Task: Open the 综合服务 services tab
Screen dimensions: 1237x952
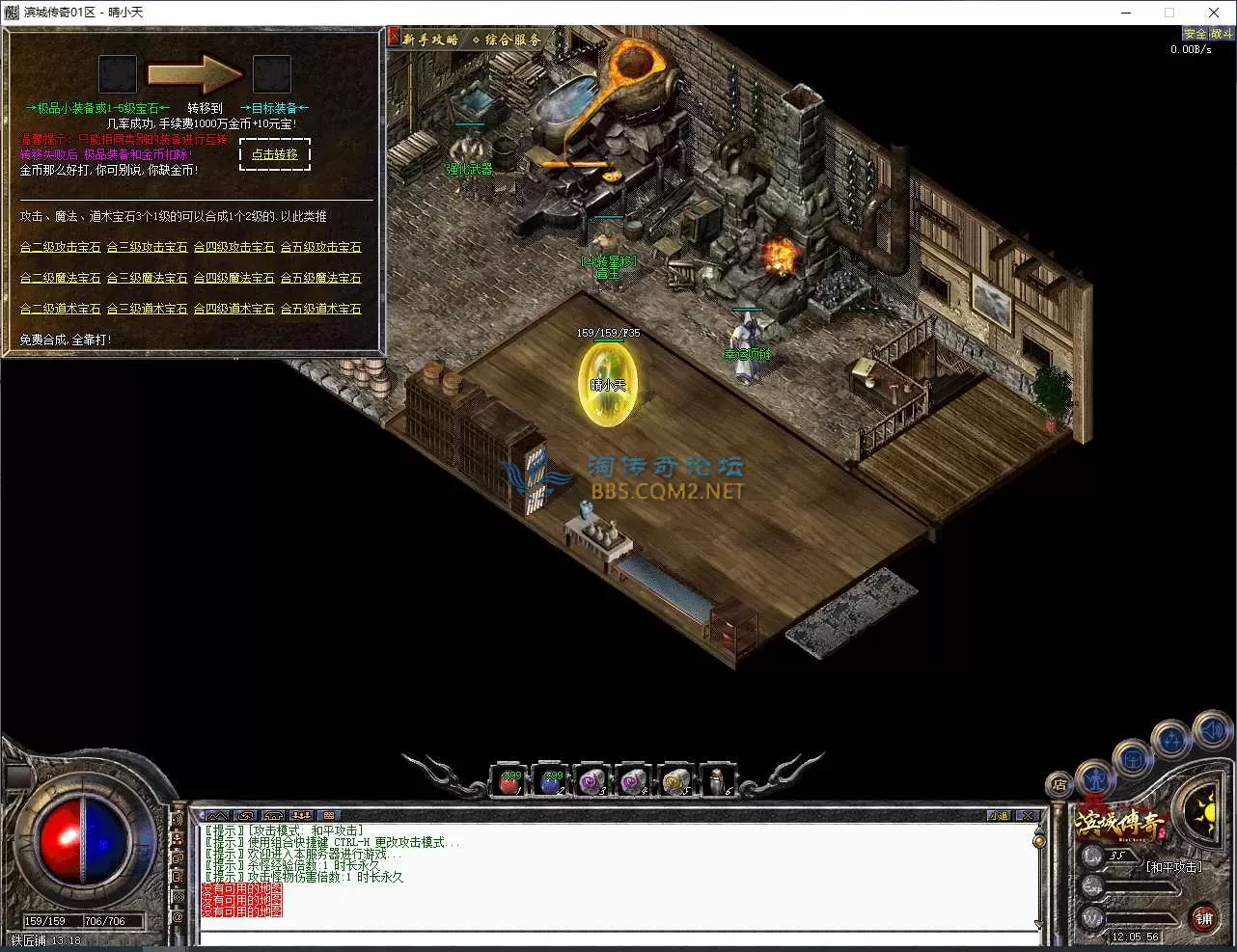Action: tap(508, 40)
